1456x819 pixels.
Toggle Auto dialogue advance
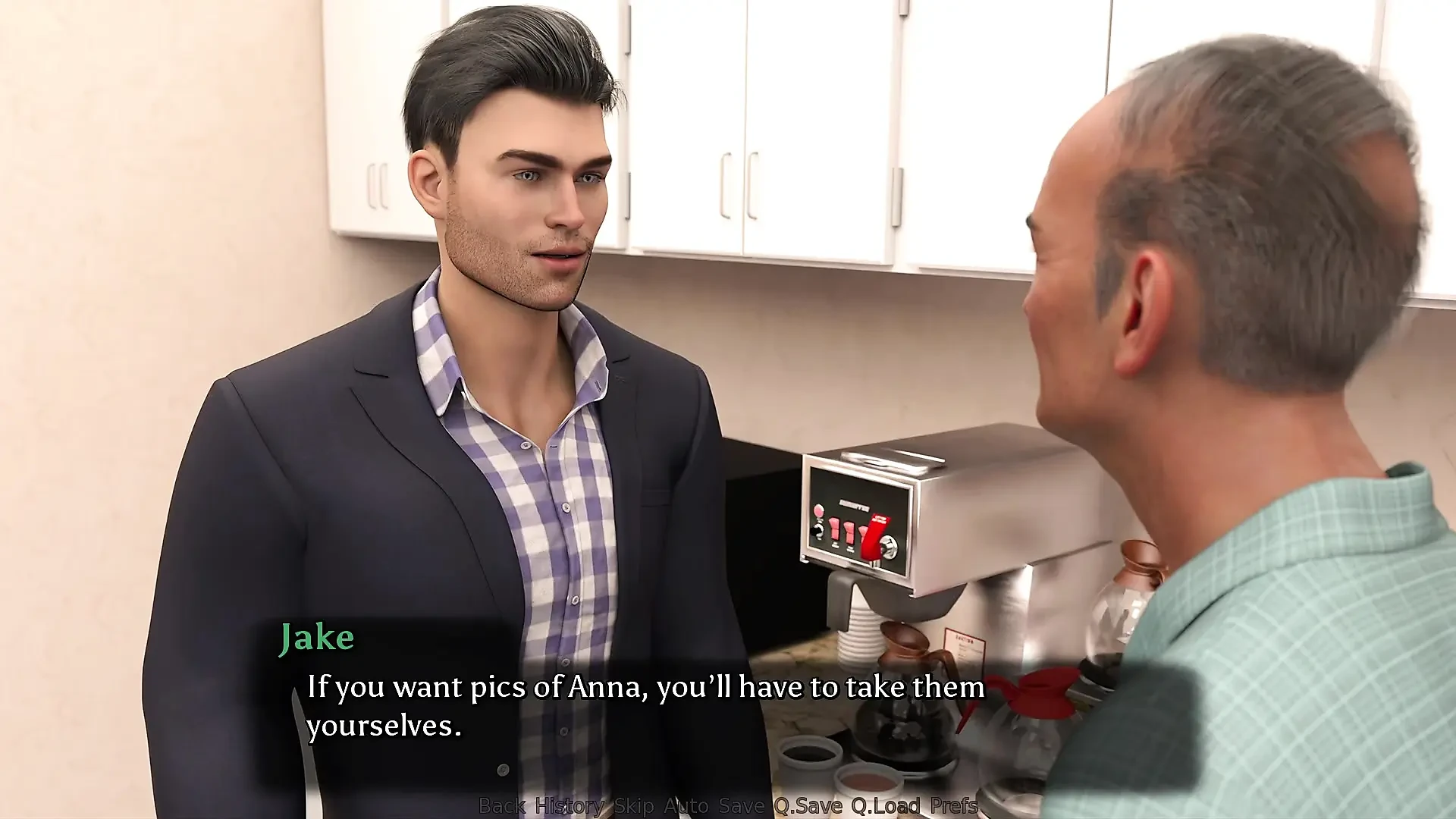click(x=686, y=805)
